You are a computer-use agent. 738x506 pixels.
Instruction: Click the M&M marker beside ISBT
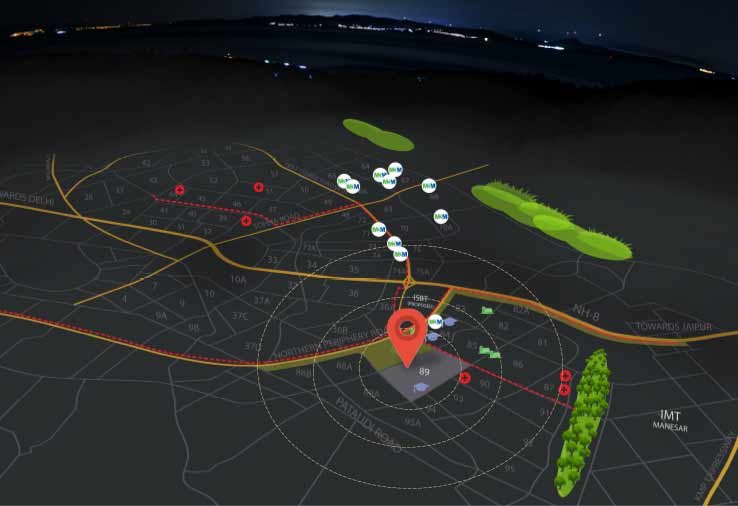pyautogui.click(x=435, y=322)
